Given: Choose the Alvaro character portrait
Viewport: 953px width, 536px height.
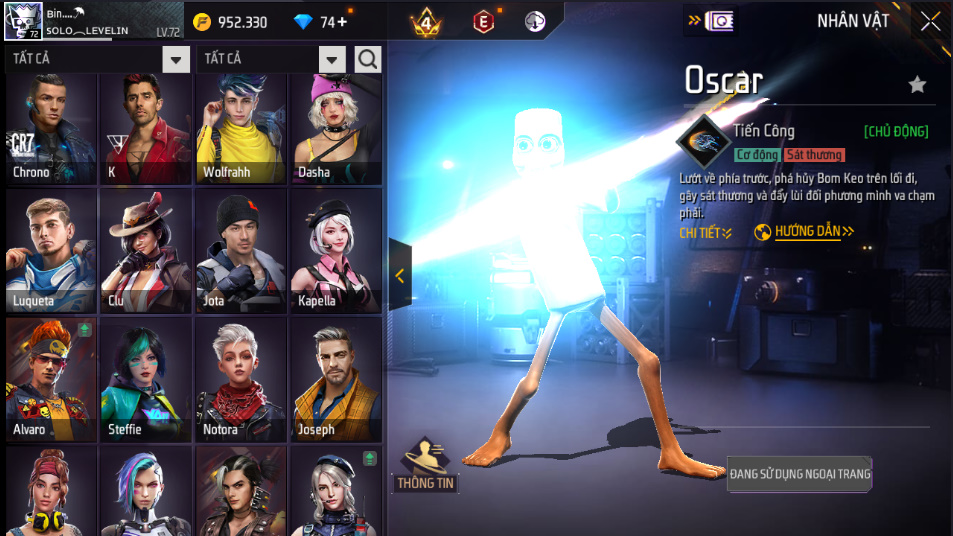Looking at the screenshot, I should click(51, 379).
